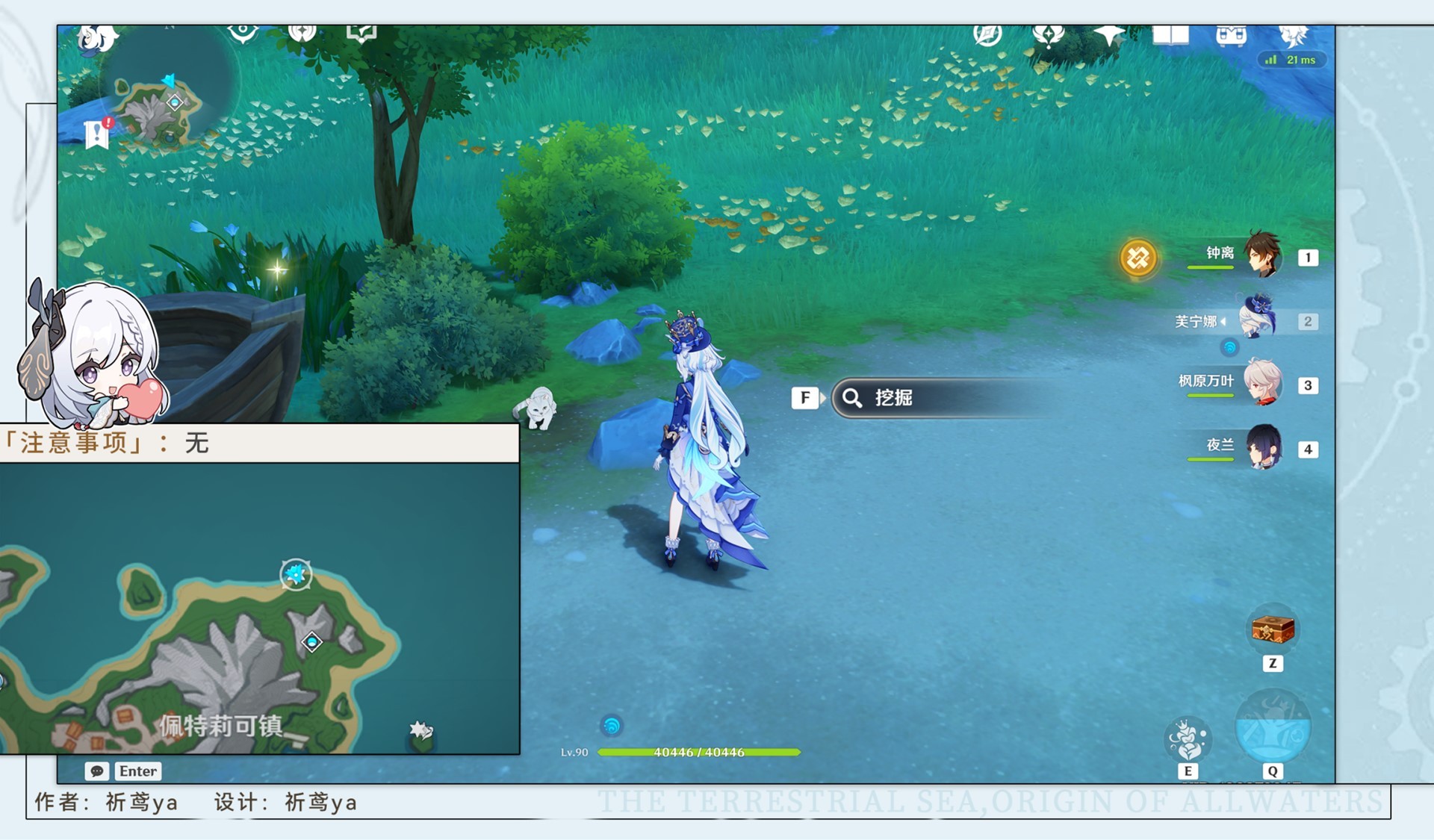This screenshot has height=840, width=1434.
Task: Activate the elemental sight eye icon
Action: tap(243, 34)
